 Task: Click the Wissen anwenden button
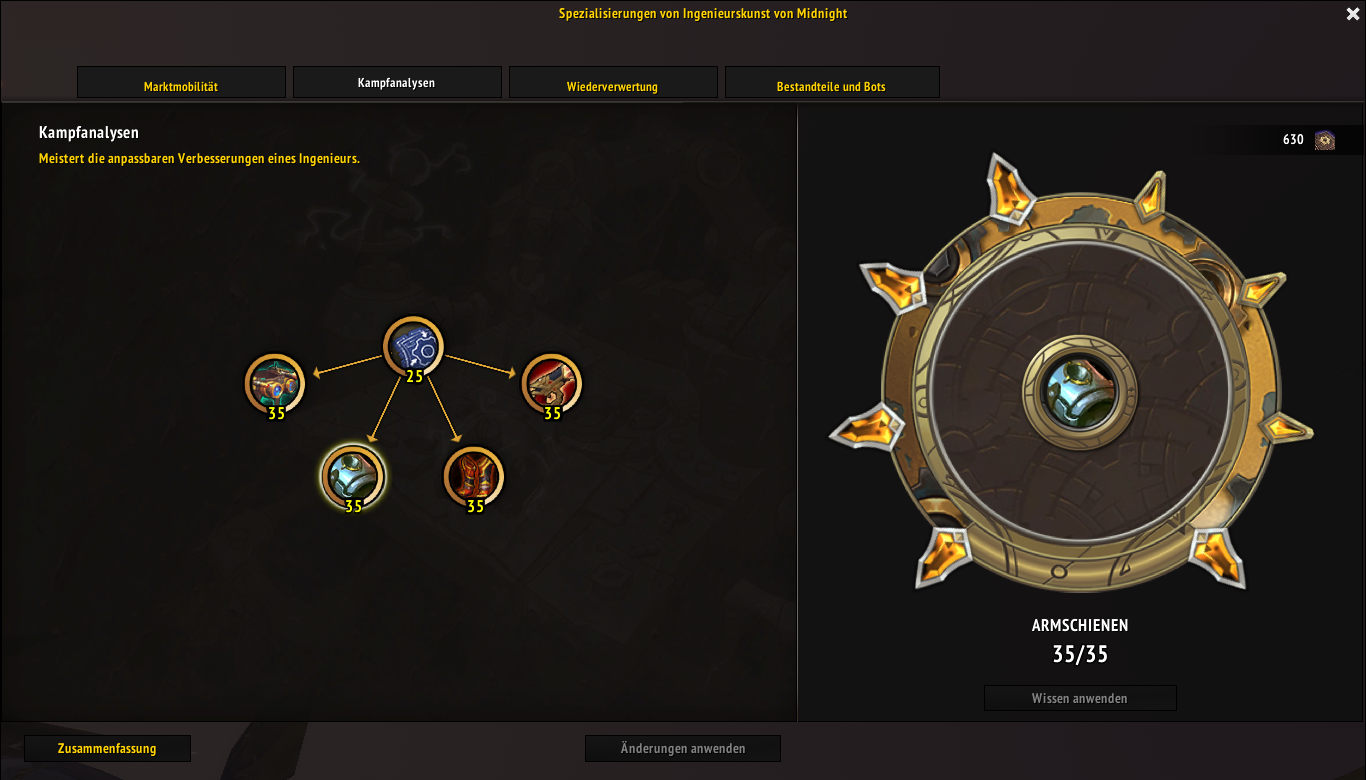[x=1080, y=698]
